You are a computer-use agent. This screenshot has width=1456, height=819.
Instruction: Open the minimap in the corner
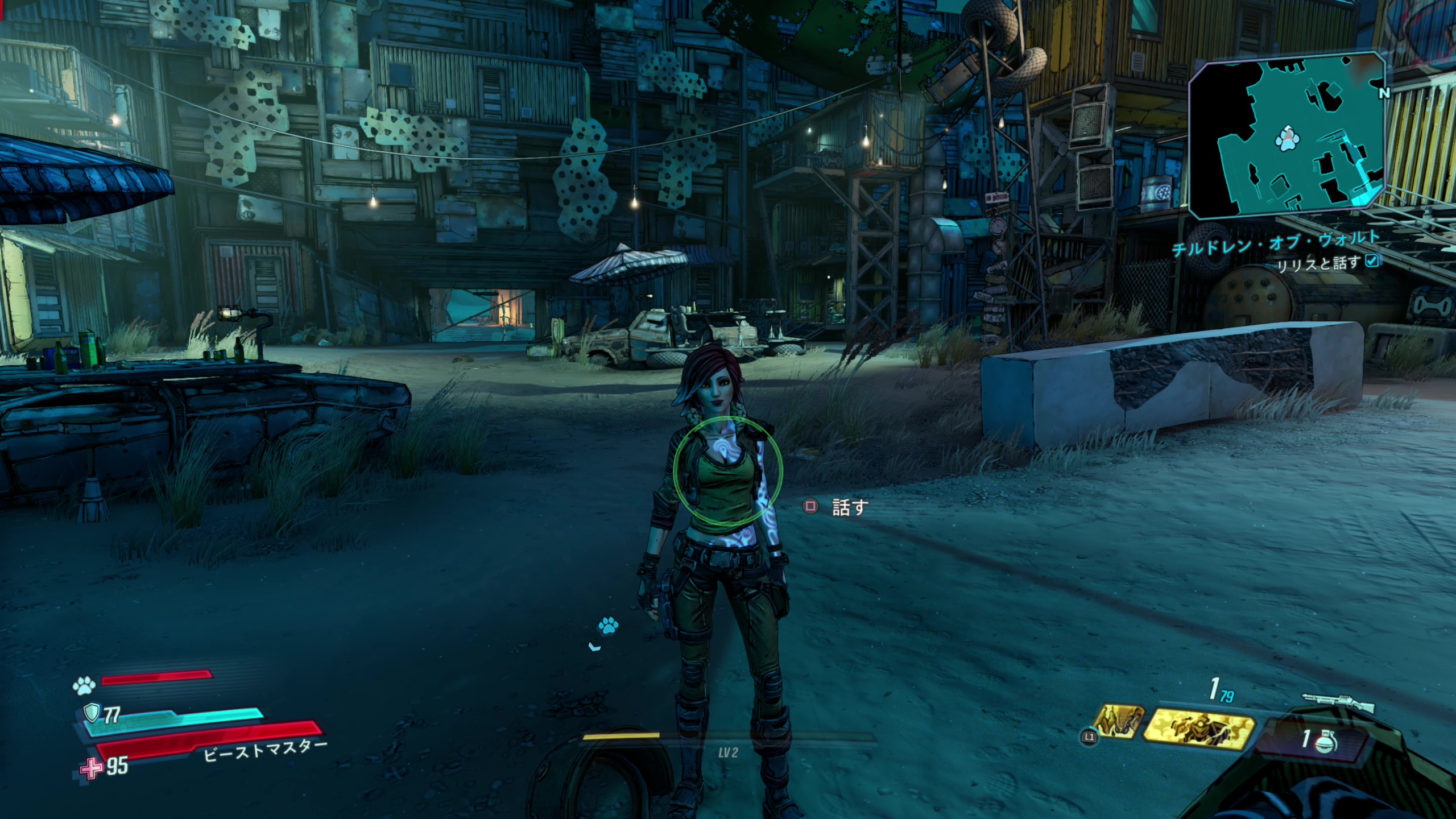[x=1285, y=136]
